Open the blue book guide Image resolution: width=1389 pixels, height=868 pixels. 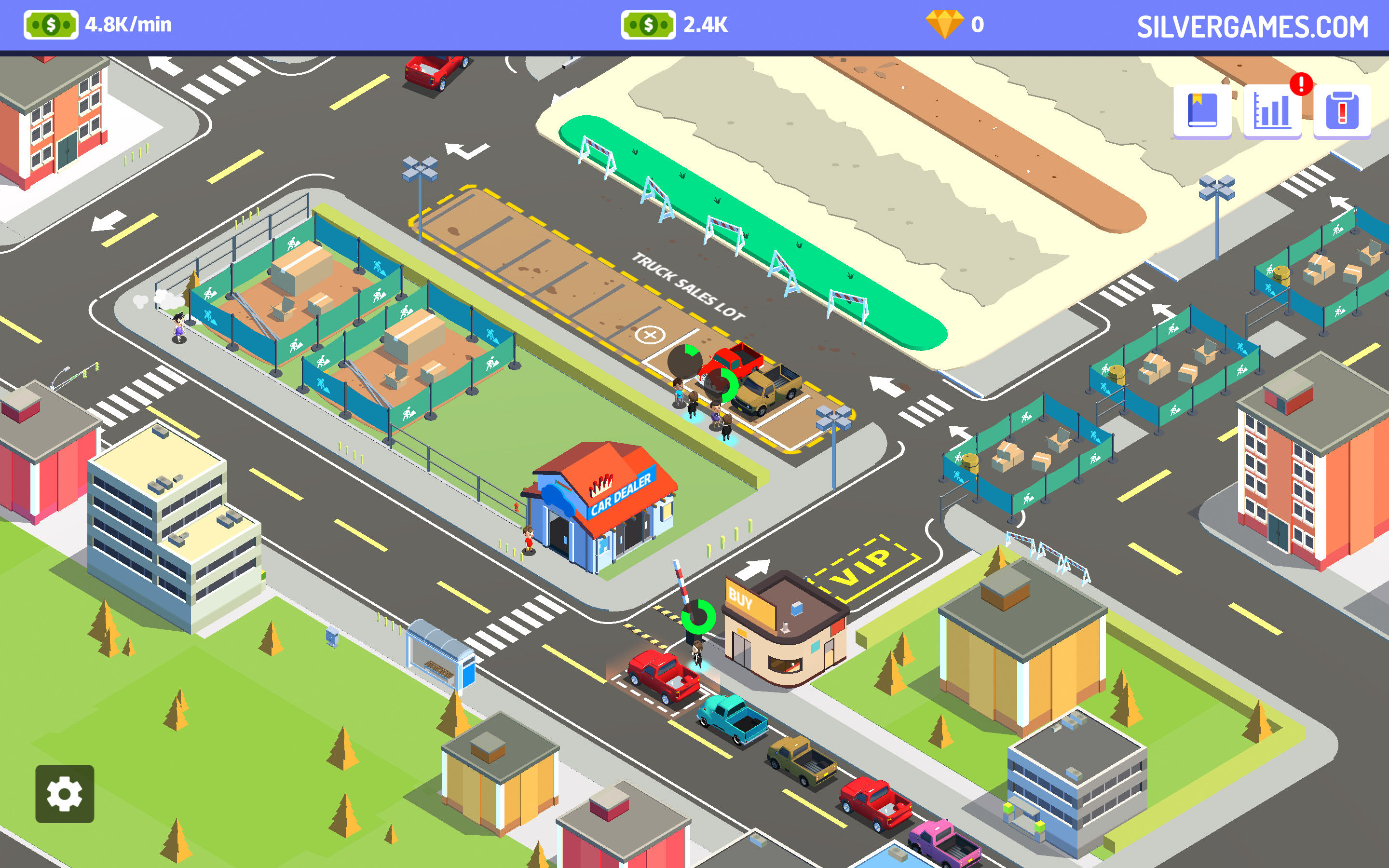[1202, 111]
